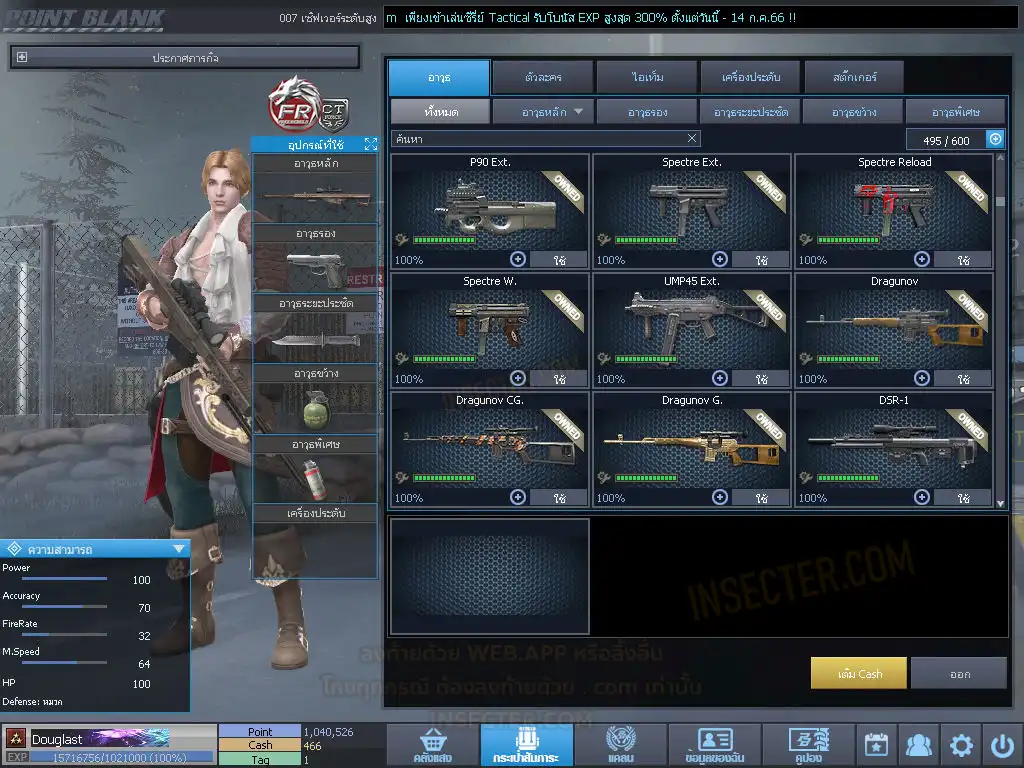Switch to the ตัวละคร character tab
This screenshot has height=768, width=1024.
click(541, 77)
